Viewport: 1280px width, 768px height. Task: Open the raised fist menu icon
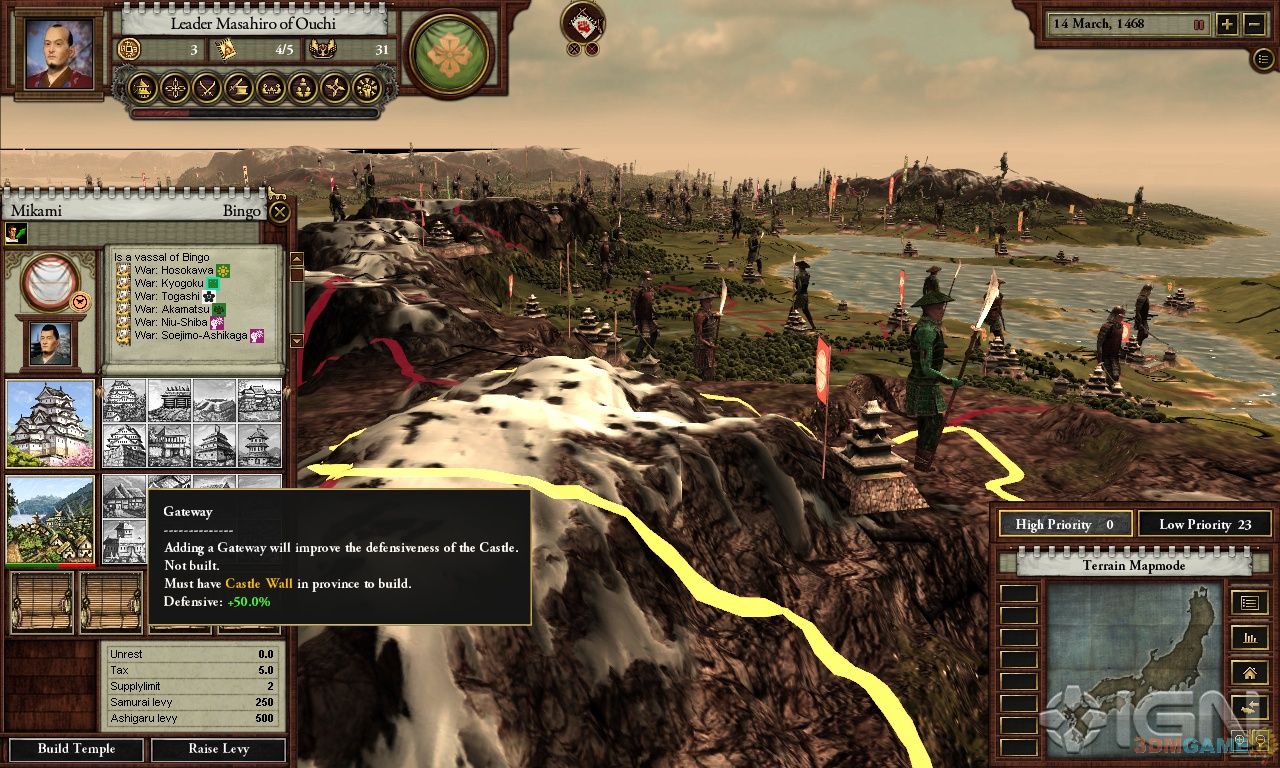367,88
